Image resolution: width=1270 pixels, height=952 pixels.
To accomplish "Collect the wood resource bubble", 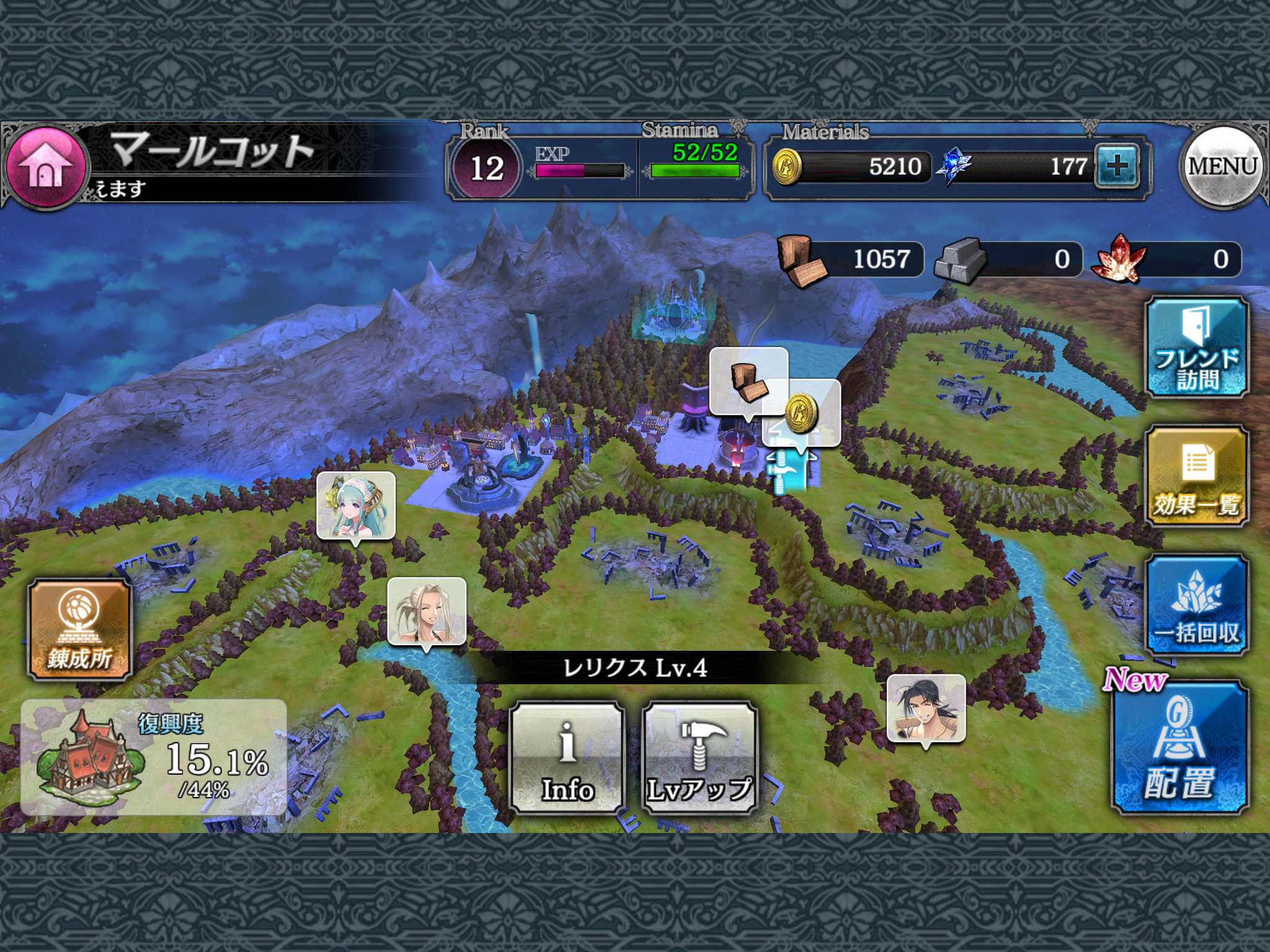I will click(748, 381).
